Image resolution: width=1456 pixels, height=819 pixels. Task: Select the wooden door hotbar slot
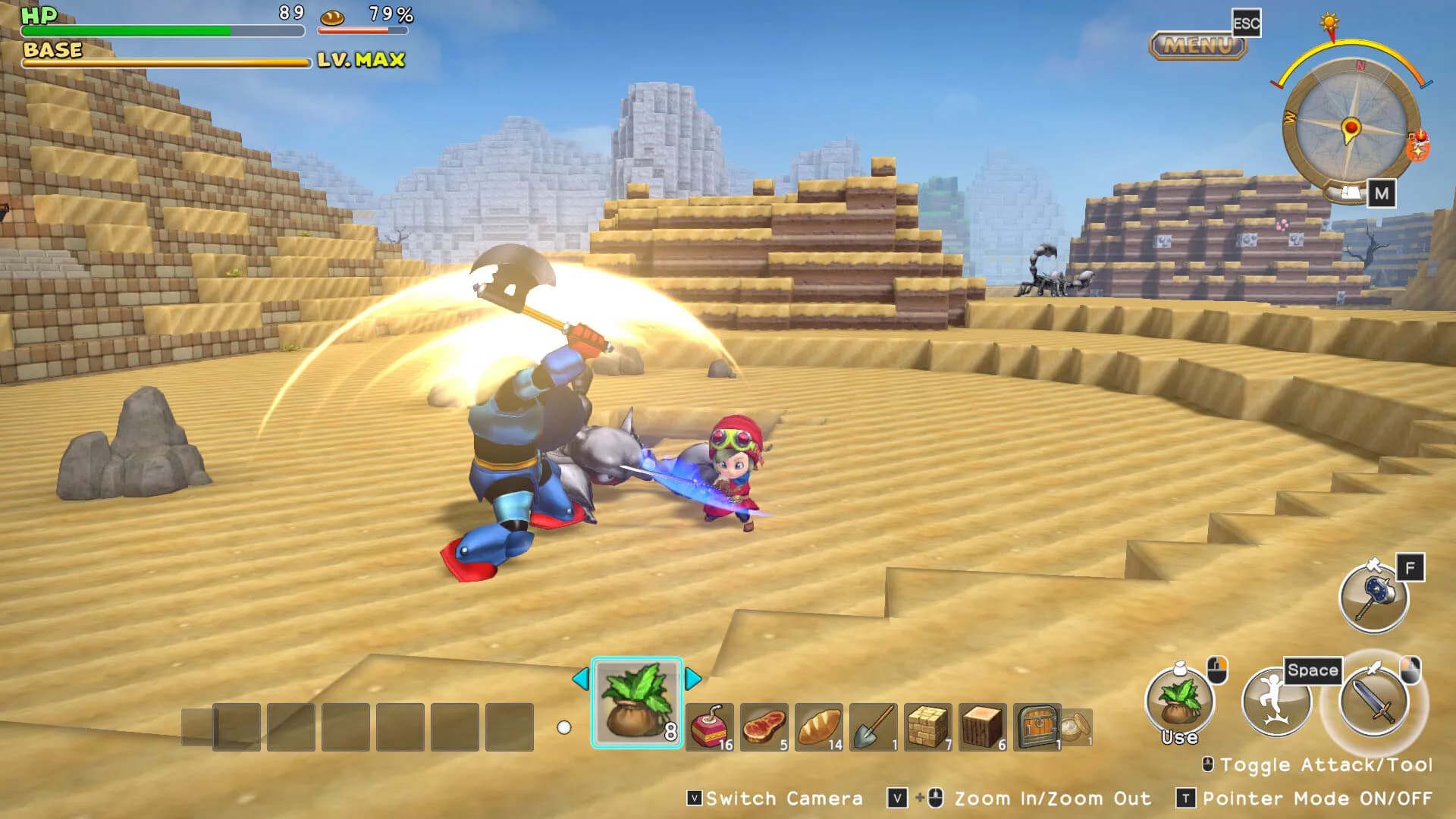[x=1037, y=727]
